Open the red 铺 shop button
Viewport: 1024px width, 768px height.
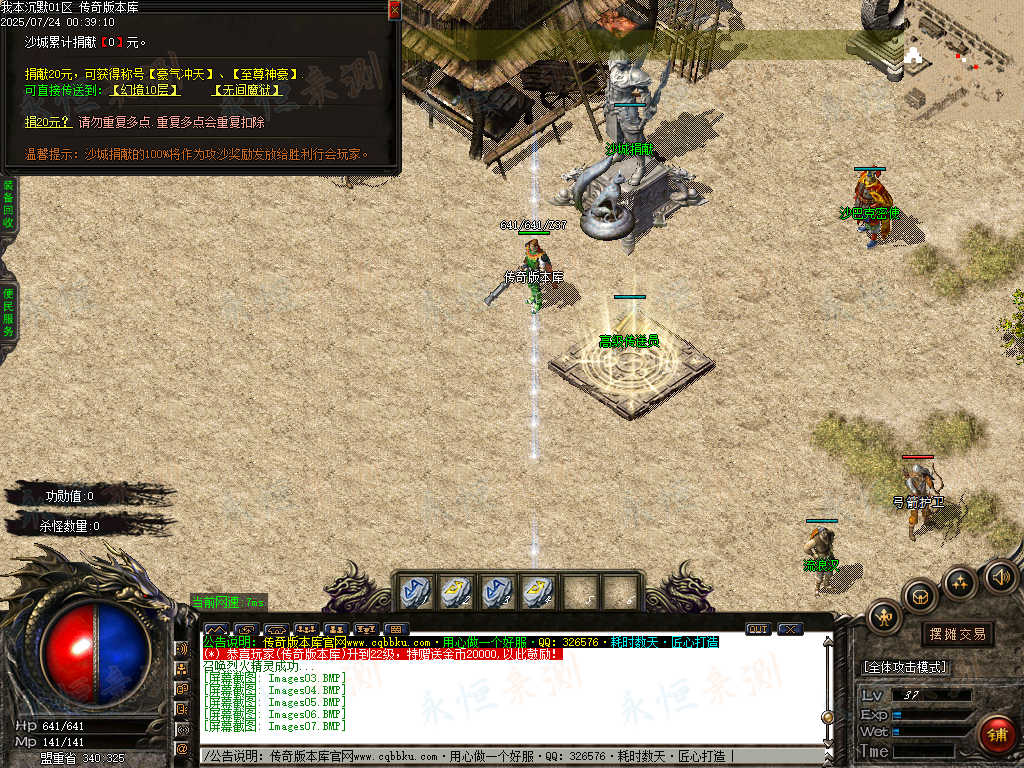click(996, 735)
